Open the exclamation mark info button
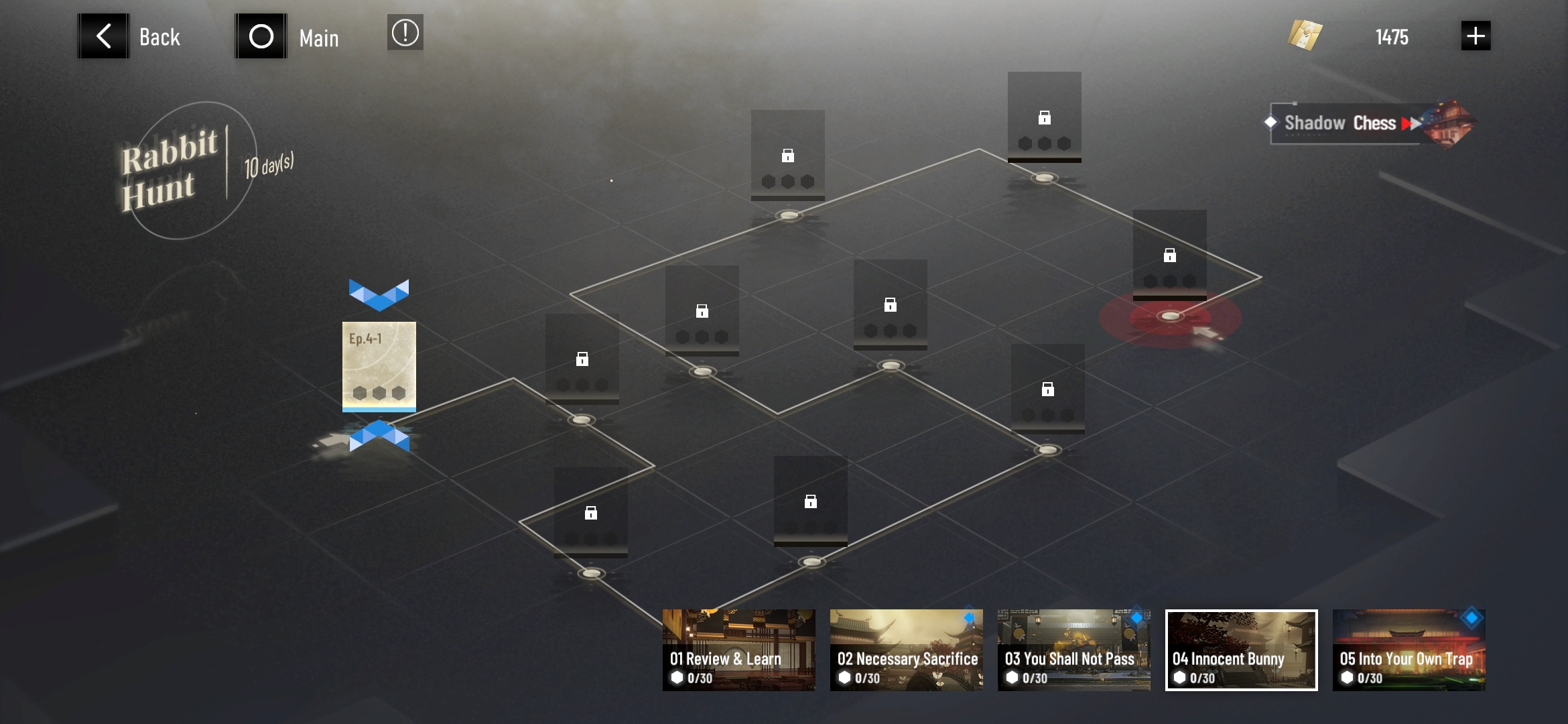 [405, 33]
